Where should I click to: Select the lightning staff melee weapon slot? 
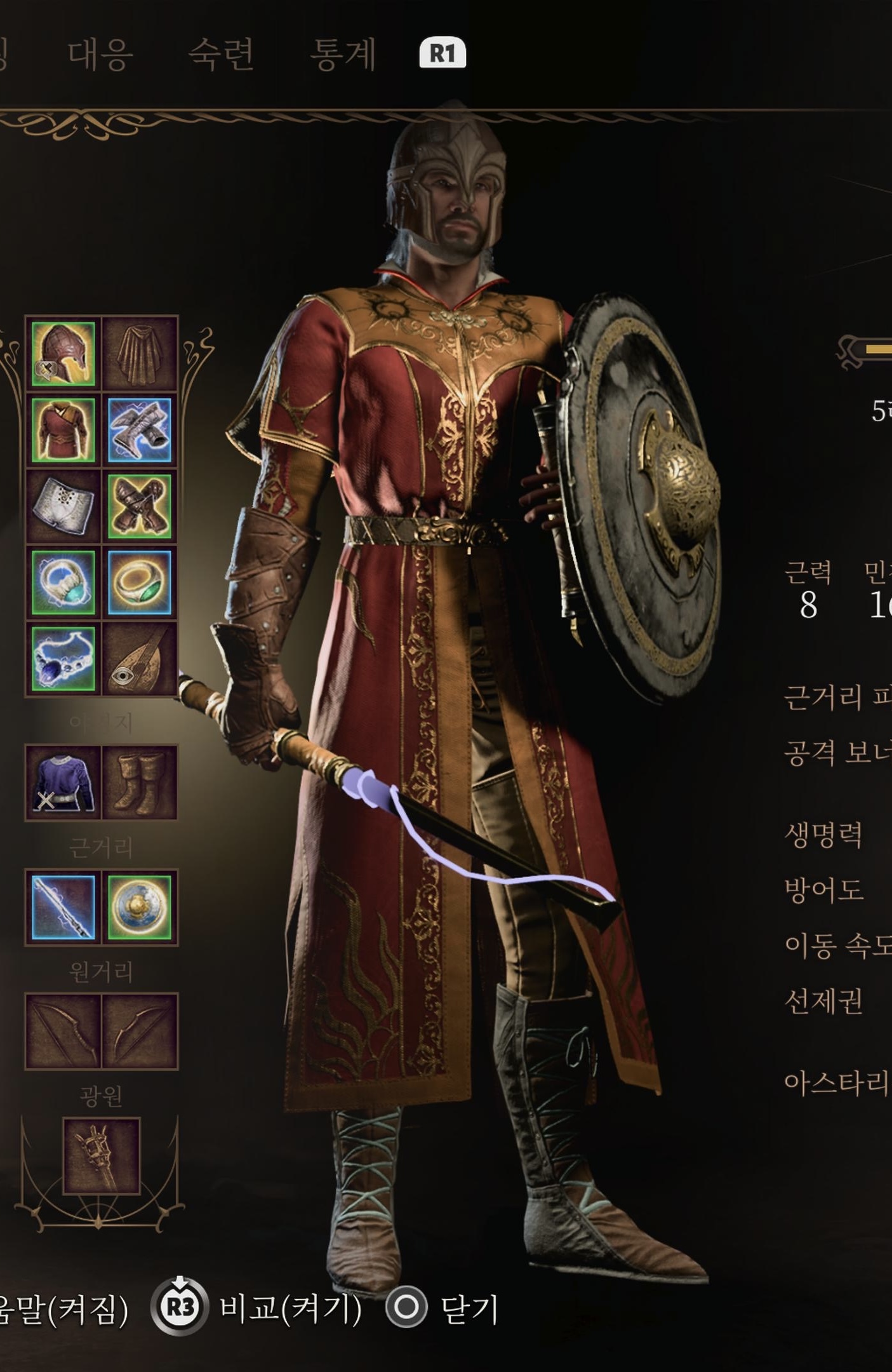63,907
